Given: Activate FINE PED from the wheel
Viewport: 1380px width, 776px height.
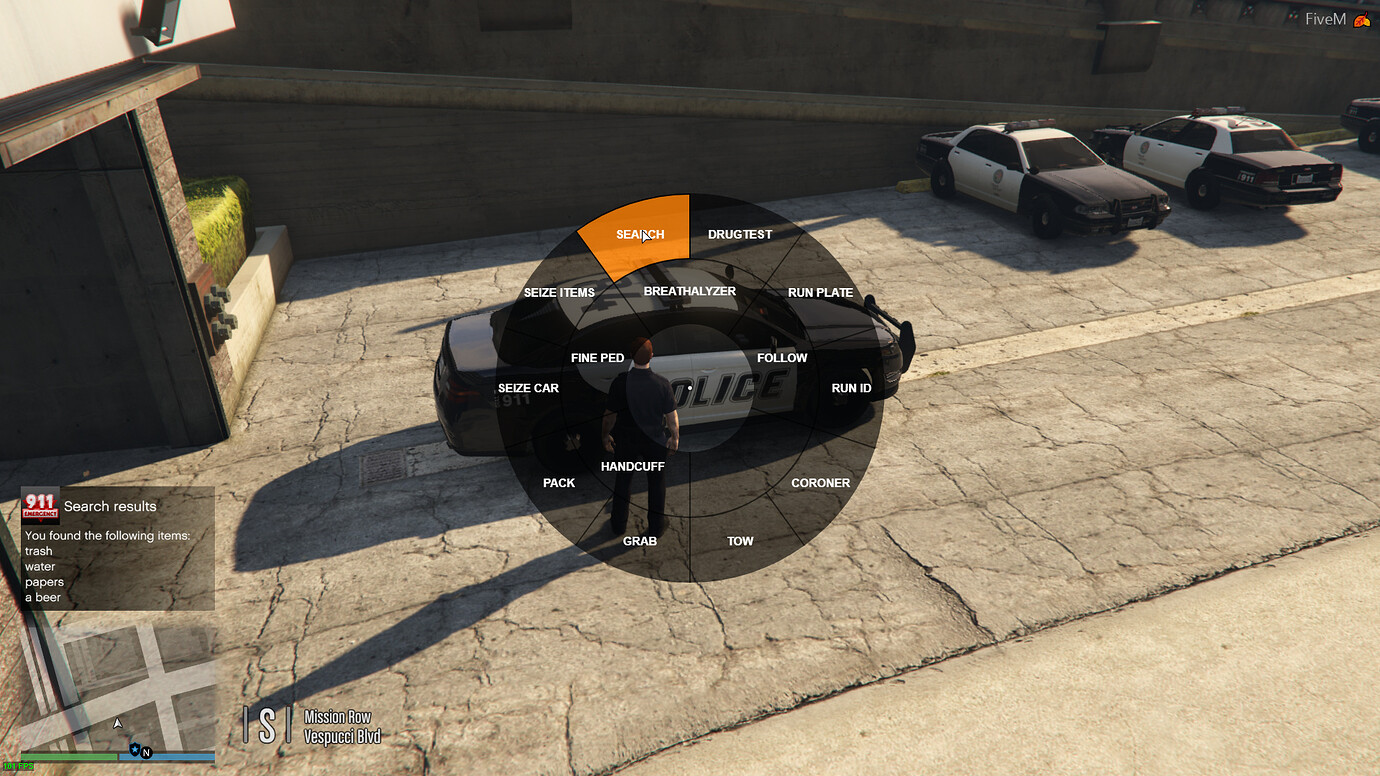Looking at the screenshot, I should pos(597,357).
